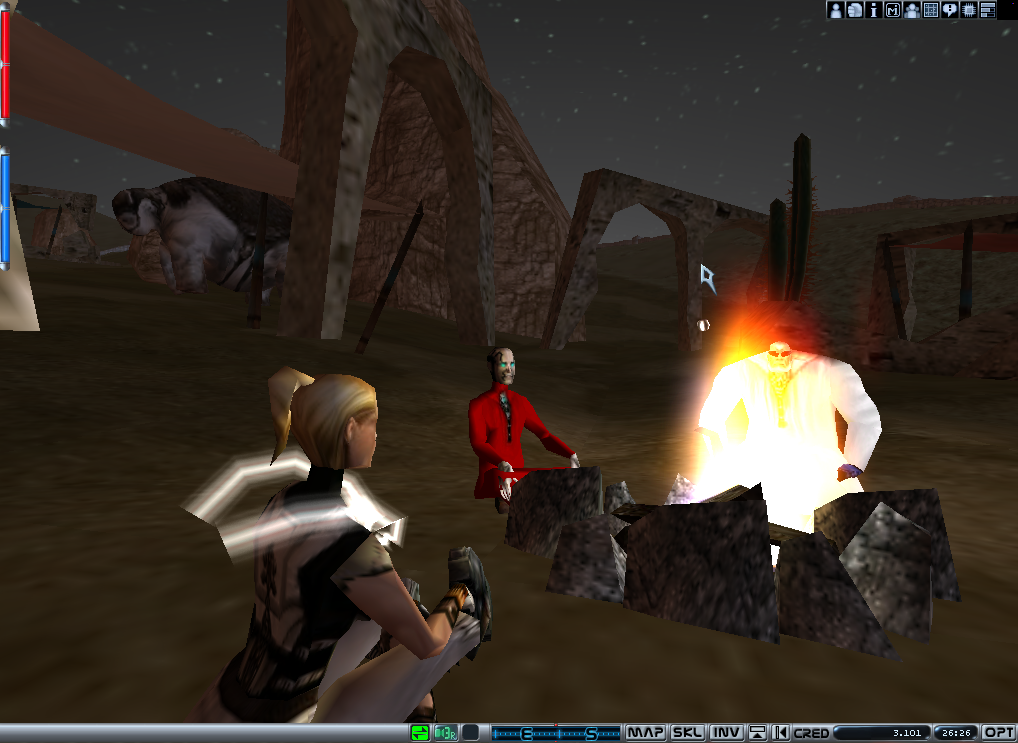
Task: Open the grid panel icon
Action: coord(930,10)
